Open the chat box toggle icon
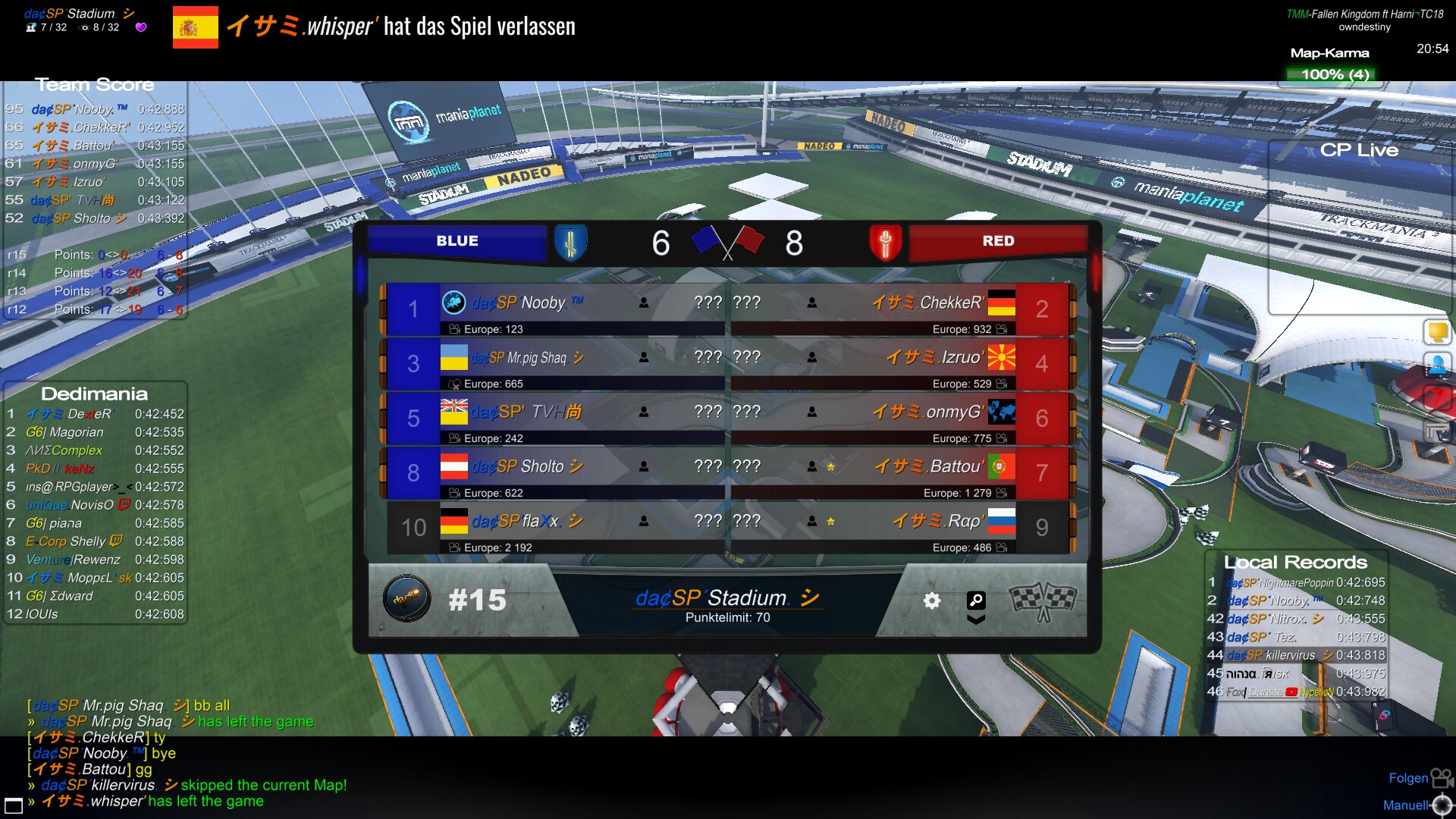1456x819 pixels. pos(14,805)
